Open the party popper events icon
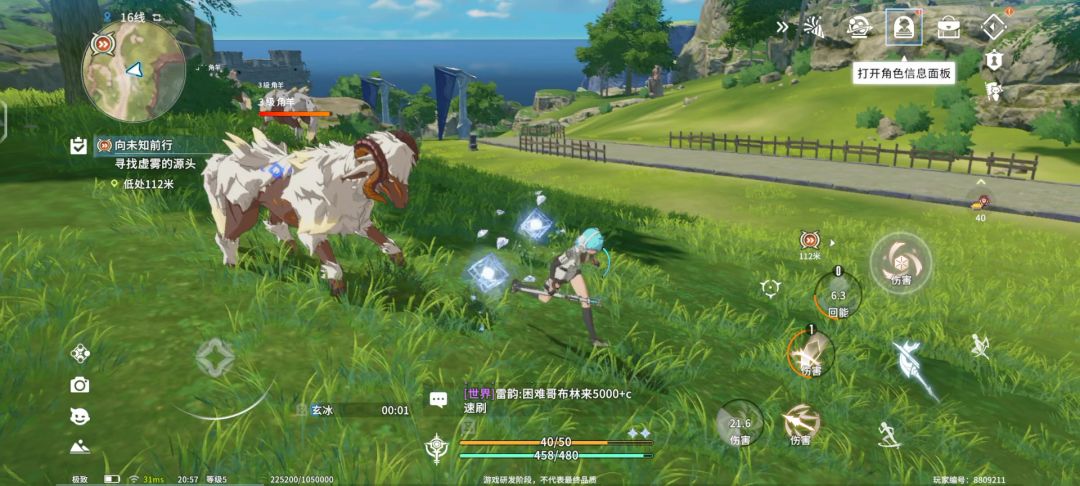The width and height of the screenshot is (1080, 486). tap(814, 27)
